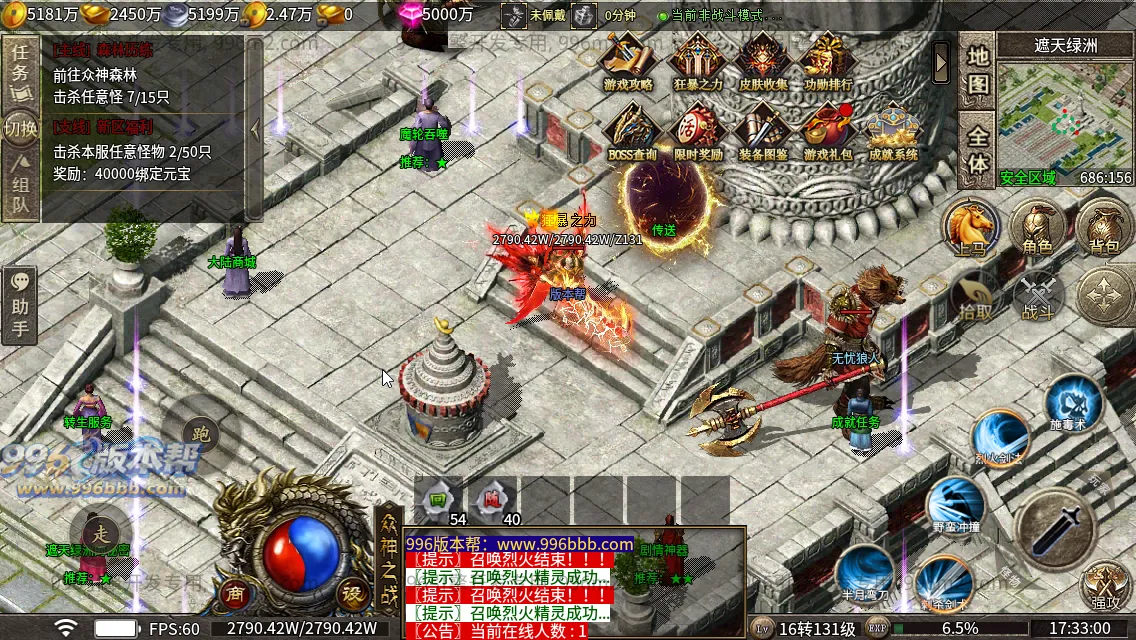Cast the 施毒术 poison skill
This screenshot has height=640, width=1136.
pos(1074,404)
